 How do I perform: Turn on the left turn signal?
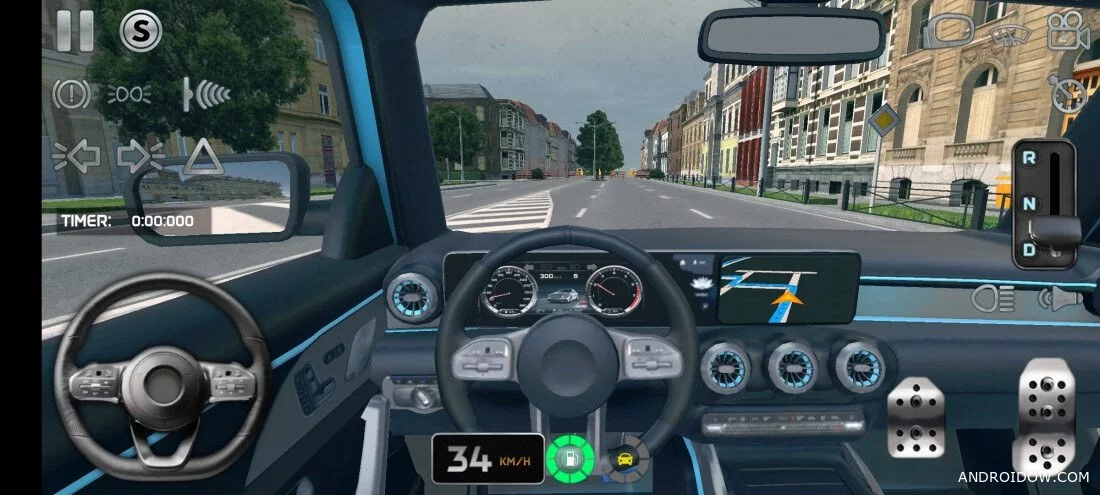click(x=76, y=156)
